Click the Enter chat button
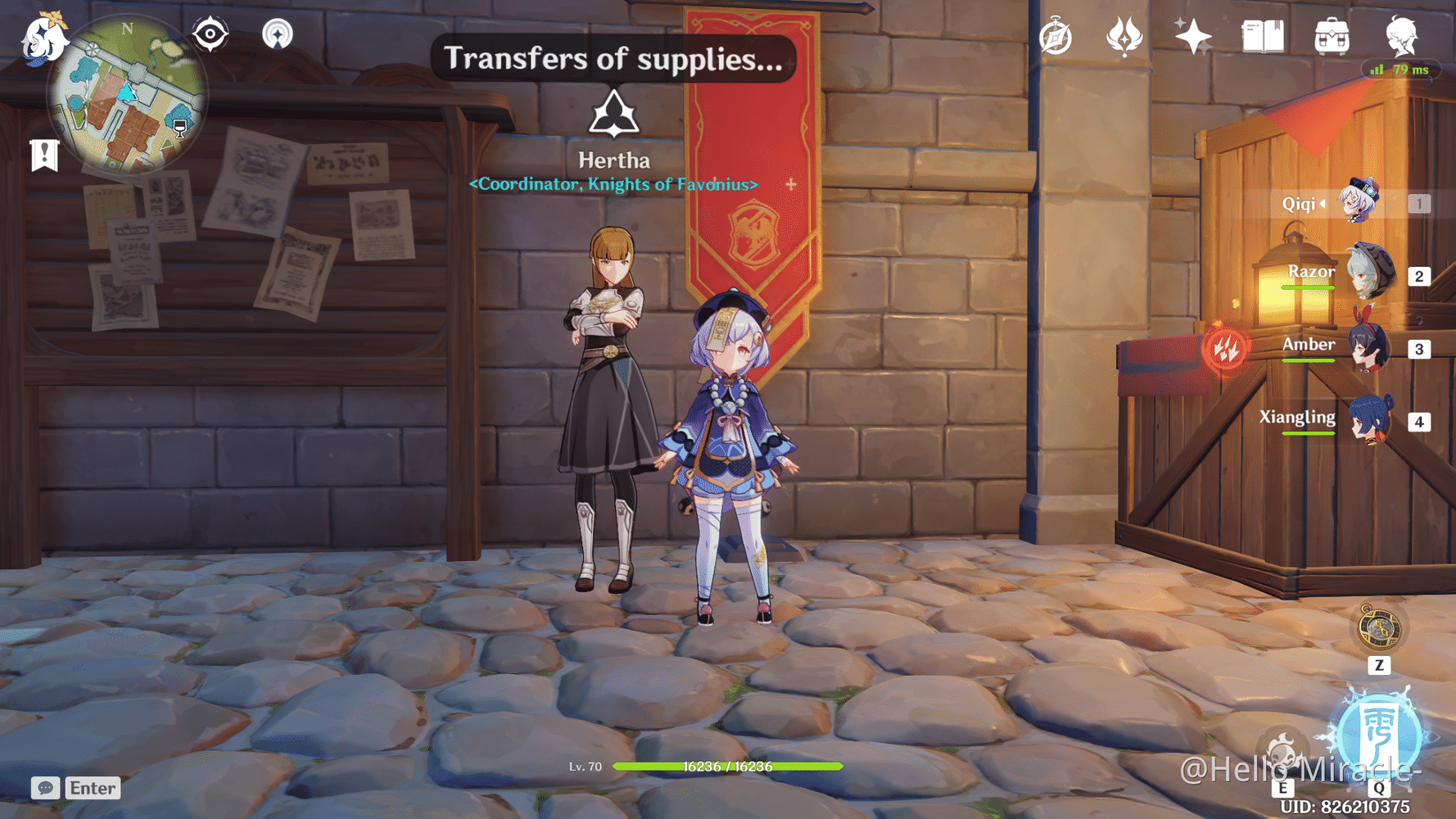Screen dimensions: 1456x819 pos(92,788)
